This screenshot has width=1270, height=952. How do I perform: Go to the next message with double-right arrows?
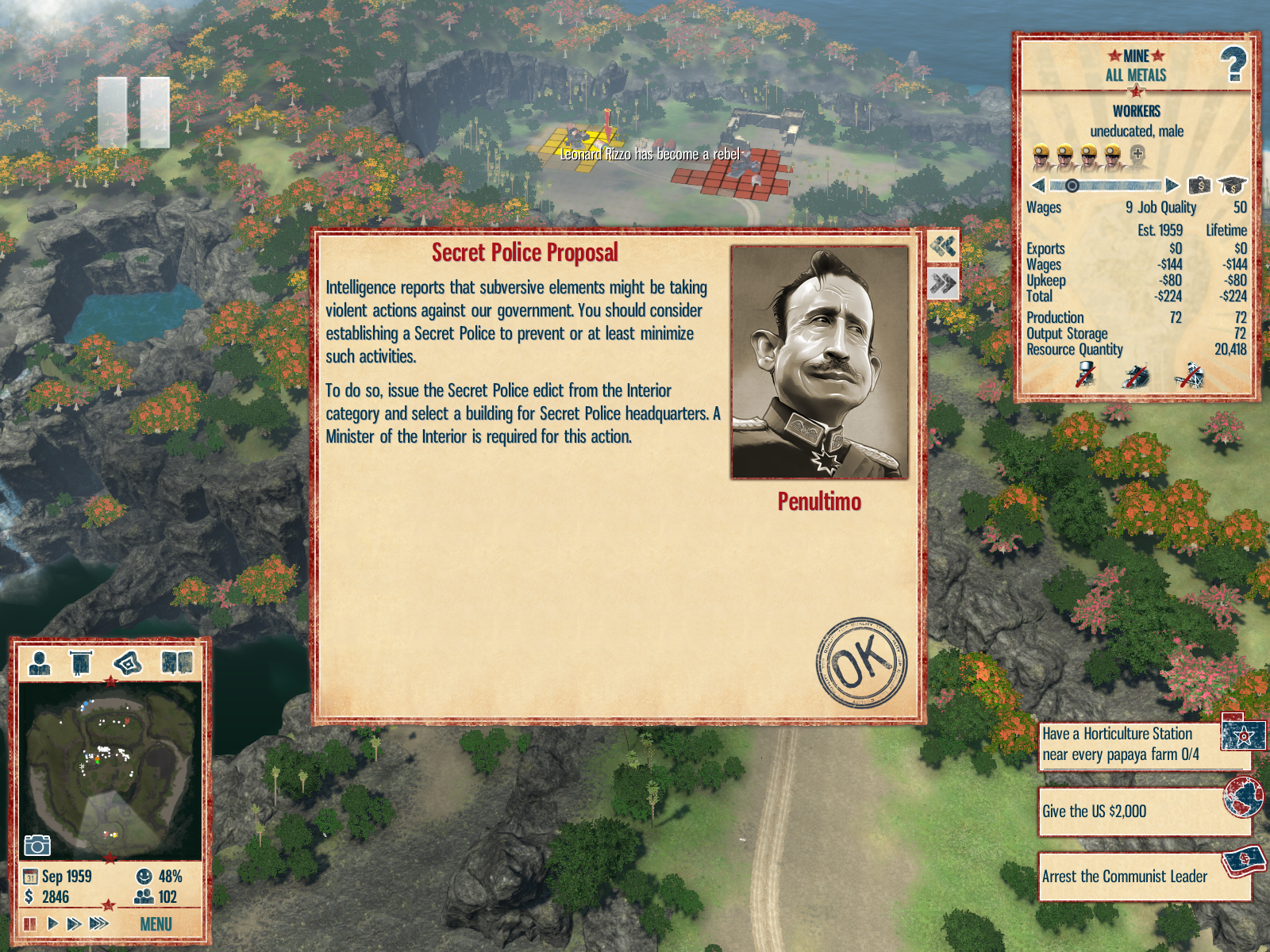click(943, 283)
